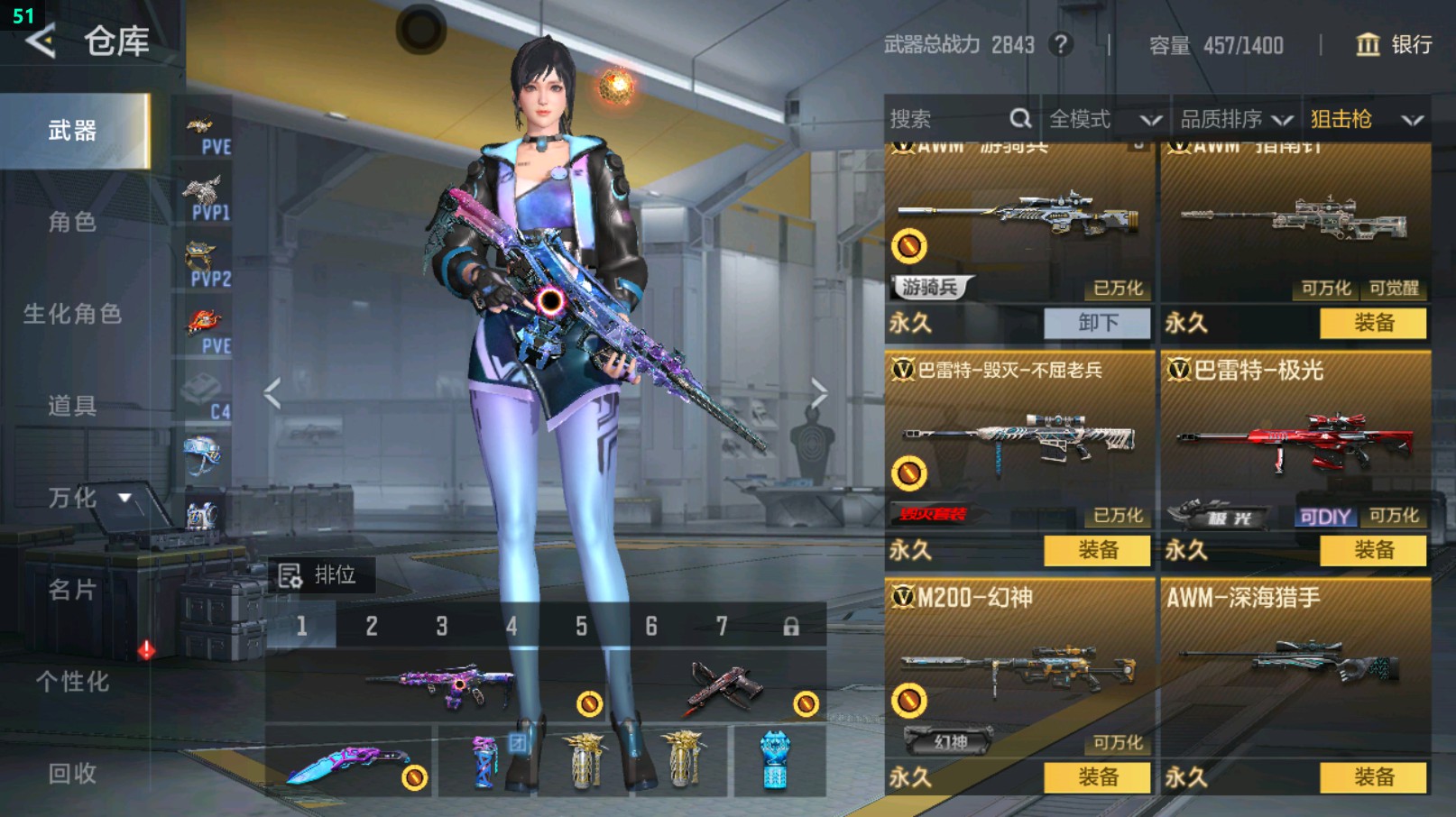Select loadout number 2

[x=372, y=626]
